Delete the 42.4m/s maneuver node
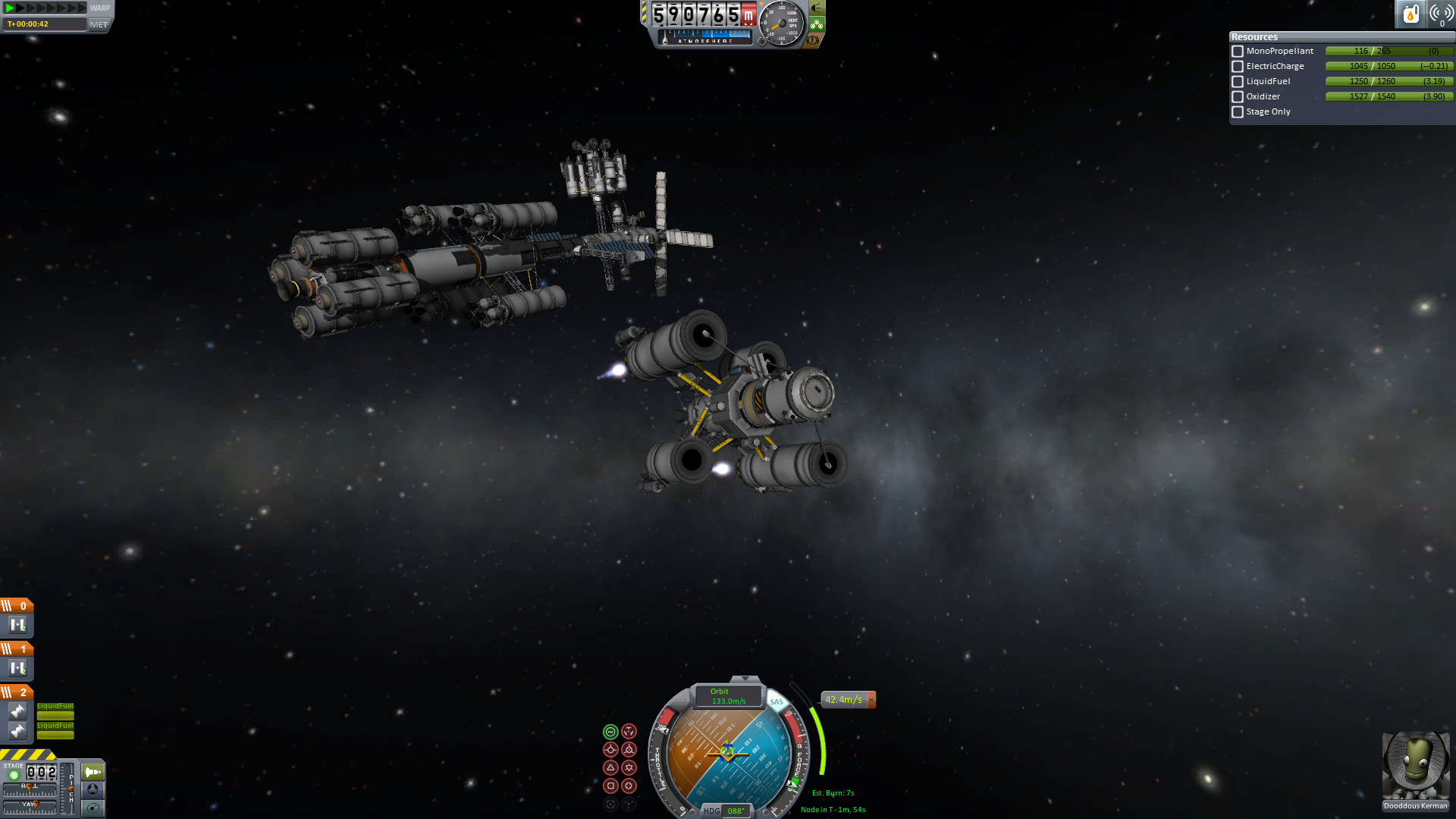Viewport: 1456px width, 819px height. click(x=871, y=700)
